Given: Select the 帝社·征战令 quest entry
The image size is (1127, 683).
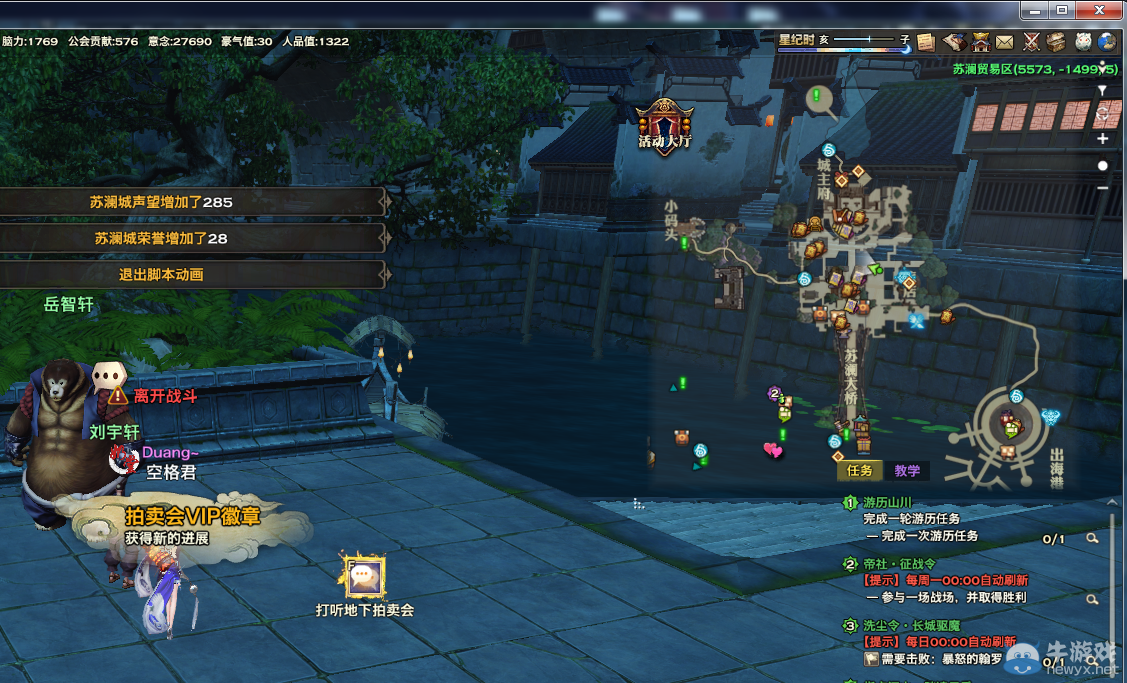Looking at the screenshot, I should pyautogui.click(x=899, y=564).
